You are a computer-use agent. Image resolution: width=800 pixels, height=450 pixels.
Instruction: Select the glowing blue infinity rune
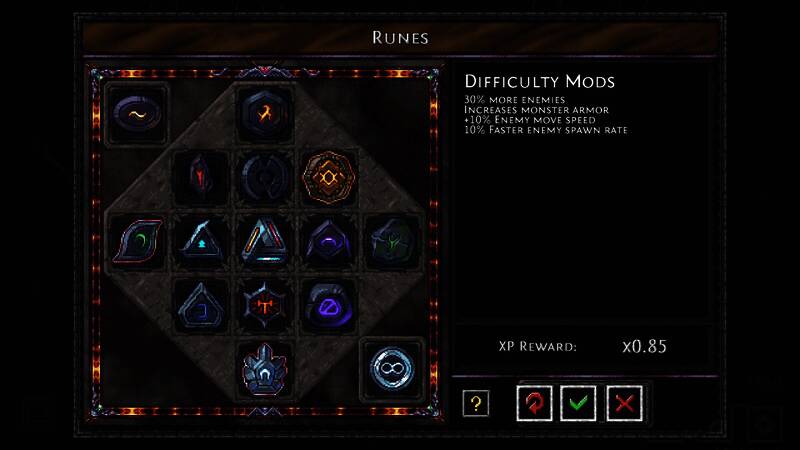[392, 368]
